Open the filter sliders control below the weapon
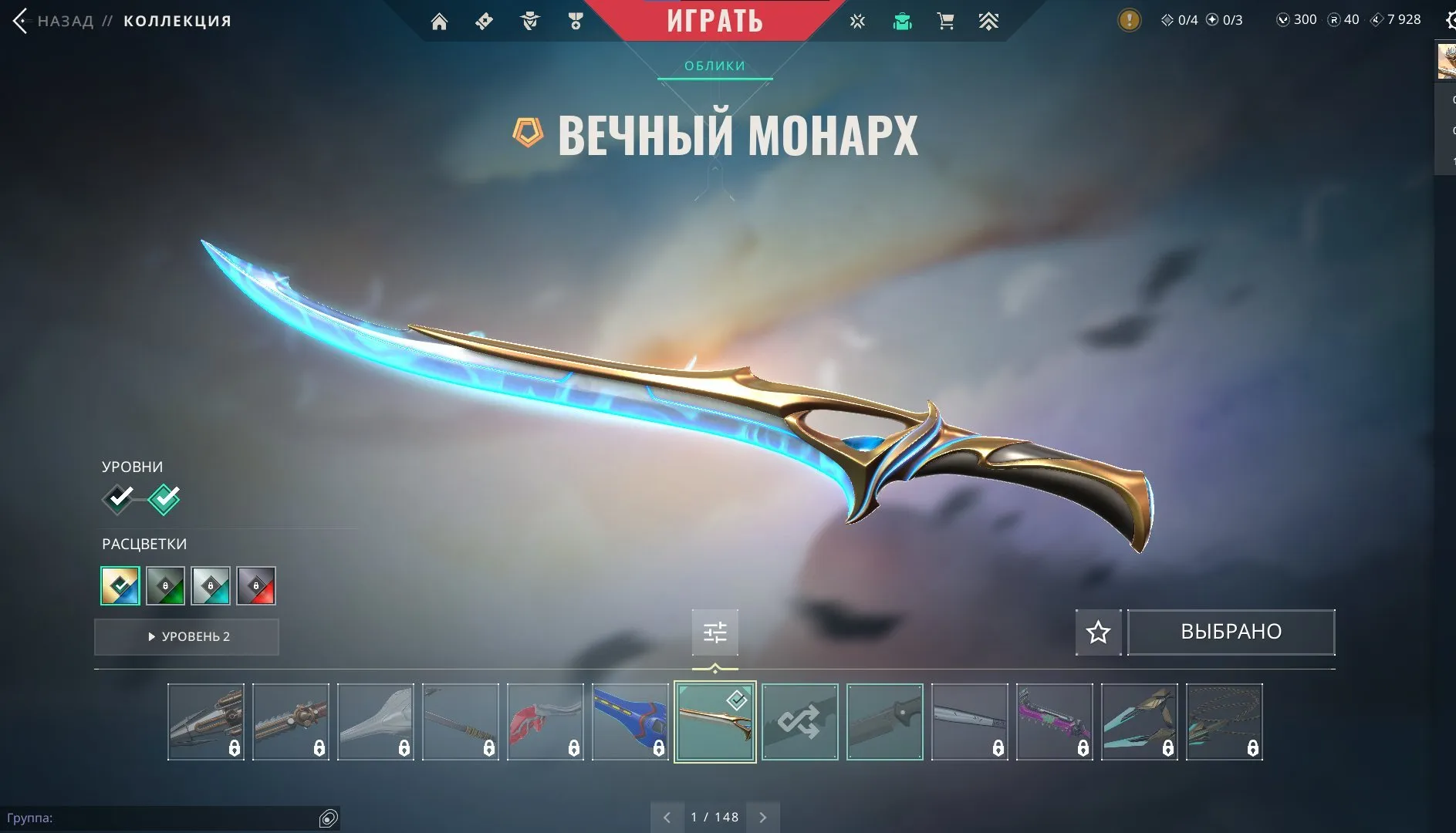The image size is (1456, 833). click(x=714, y=632)
